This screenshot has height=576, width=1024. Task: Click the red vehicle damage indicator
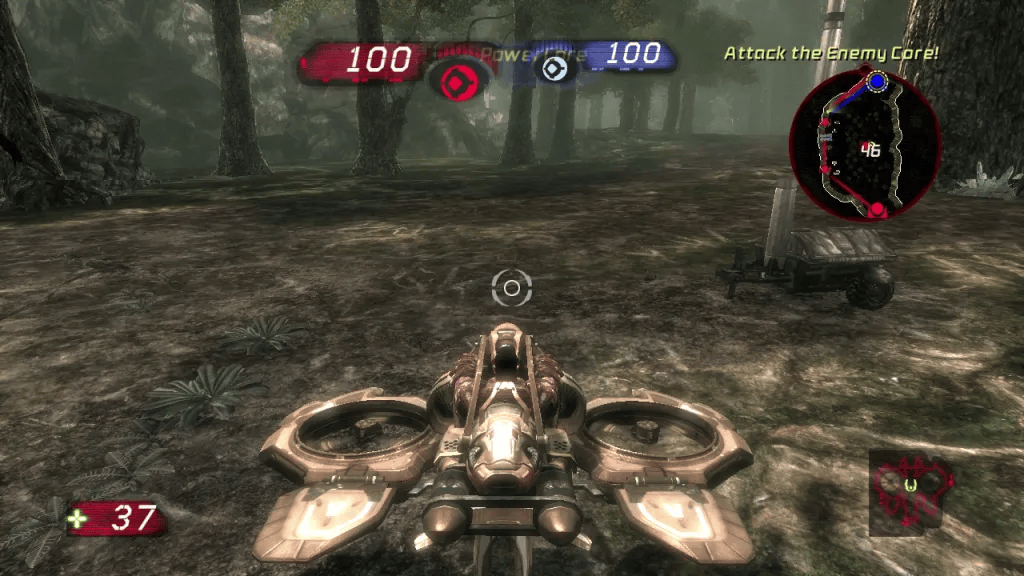click(x=911, y=488)
